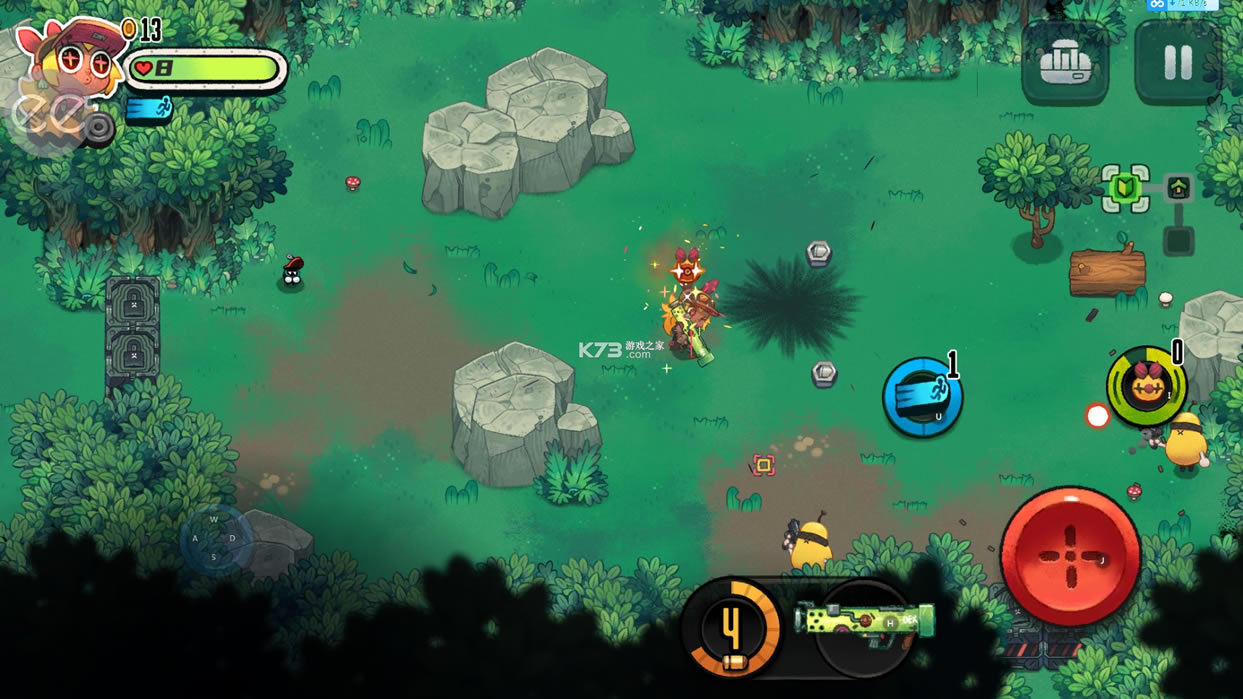
Task: Activate the blue dash ability
Action: pos(922,397)
